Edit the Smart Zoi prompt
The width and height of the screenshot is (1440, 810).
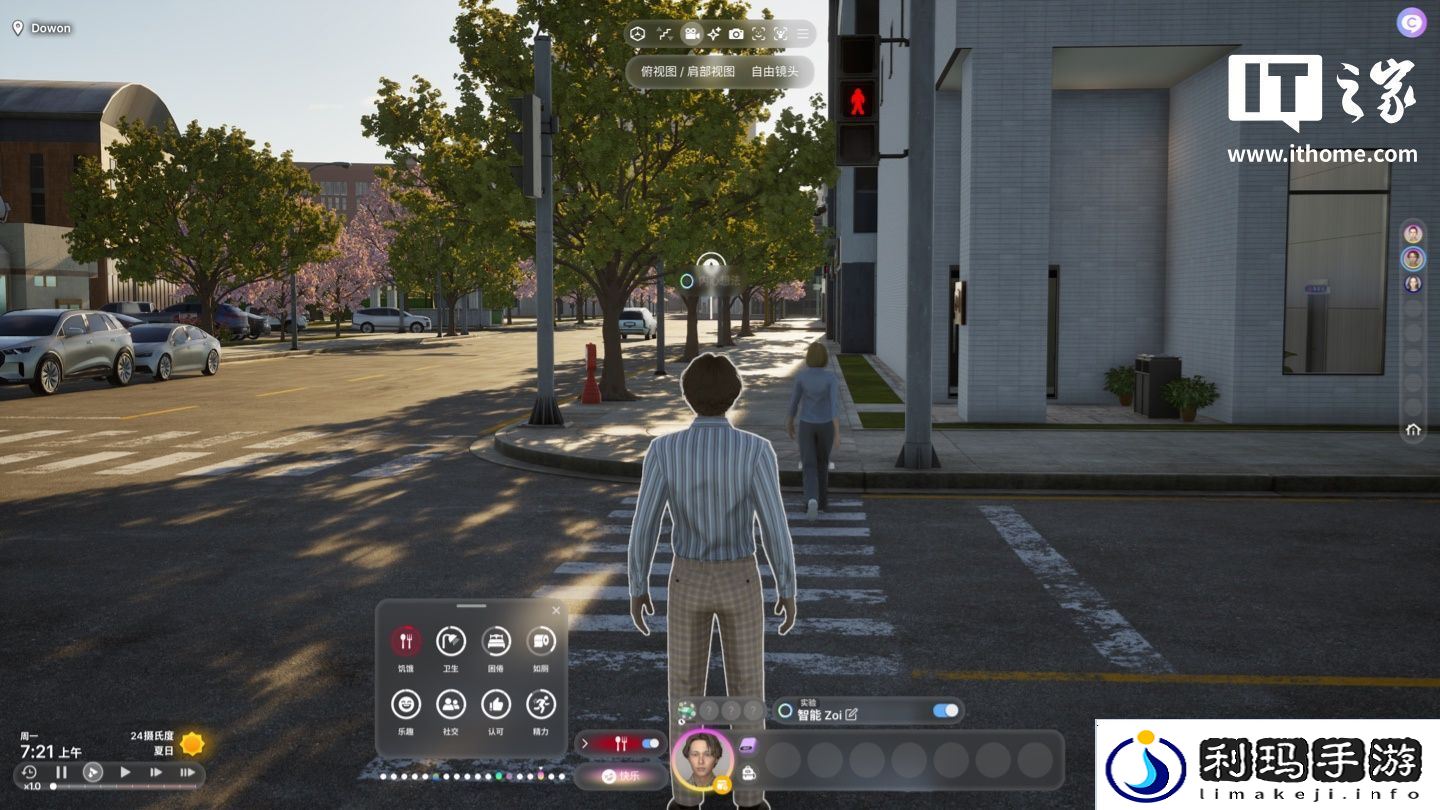click(x=852, y=714)
